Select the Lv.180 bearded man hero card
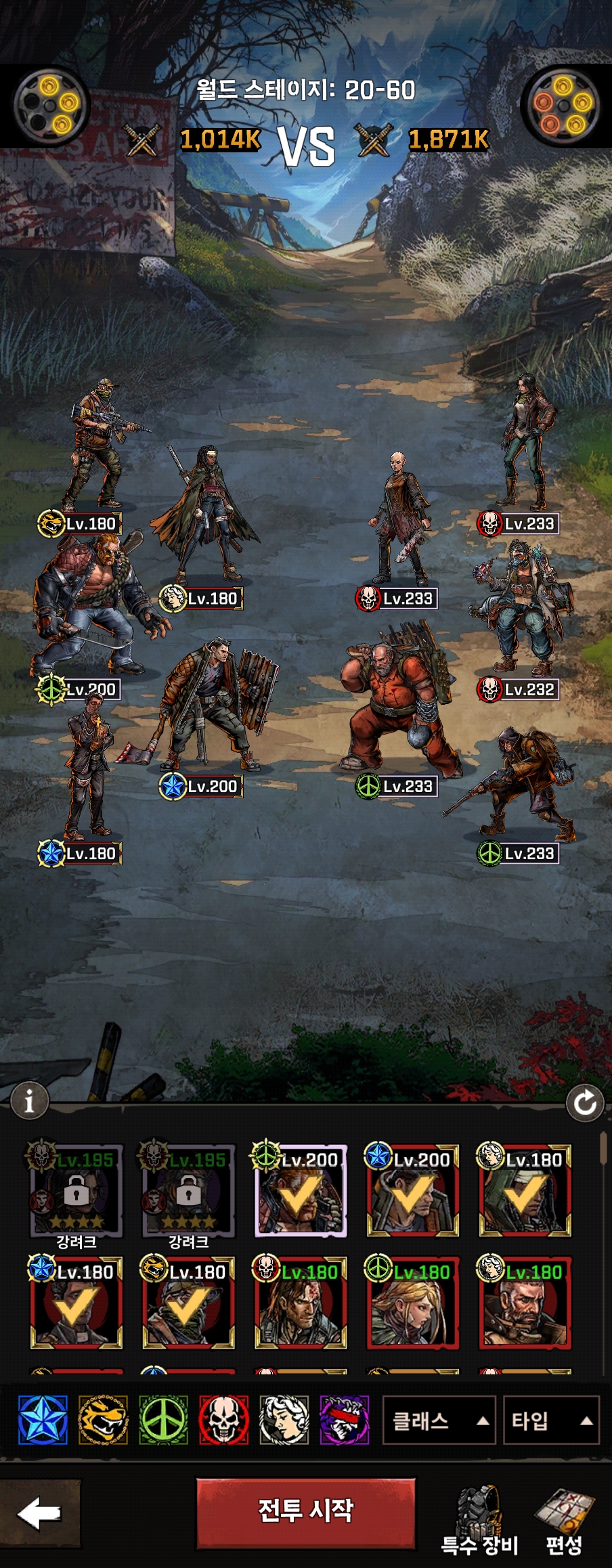Viewport: 612px width, 1568px height. [525, 1303]
